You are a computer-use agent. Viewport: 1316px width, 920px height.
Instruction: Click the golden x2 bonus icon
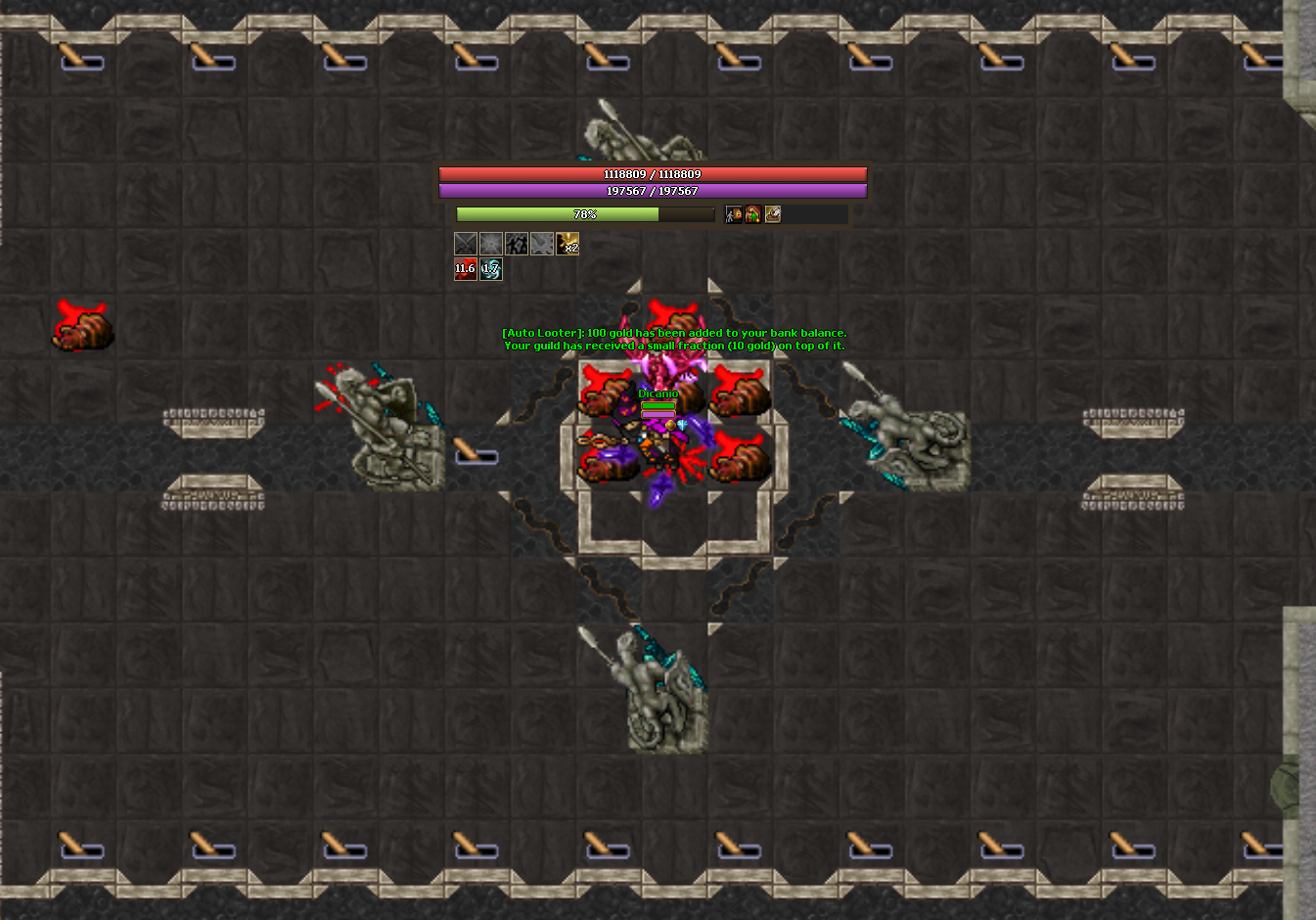[567, 244]
